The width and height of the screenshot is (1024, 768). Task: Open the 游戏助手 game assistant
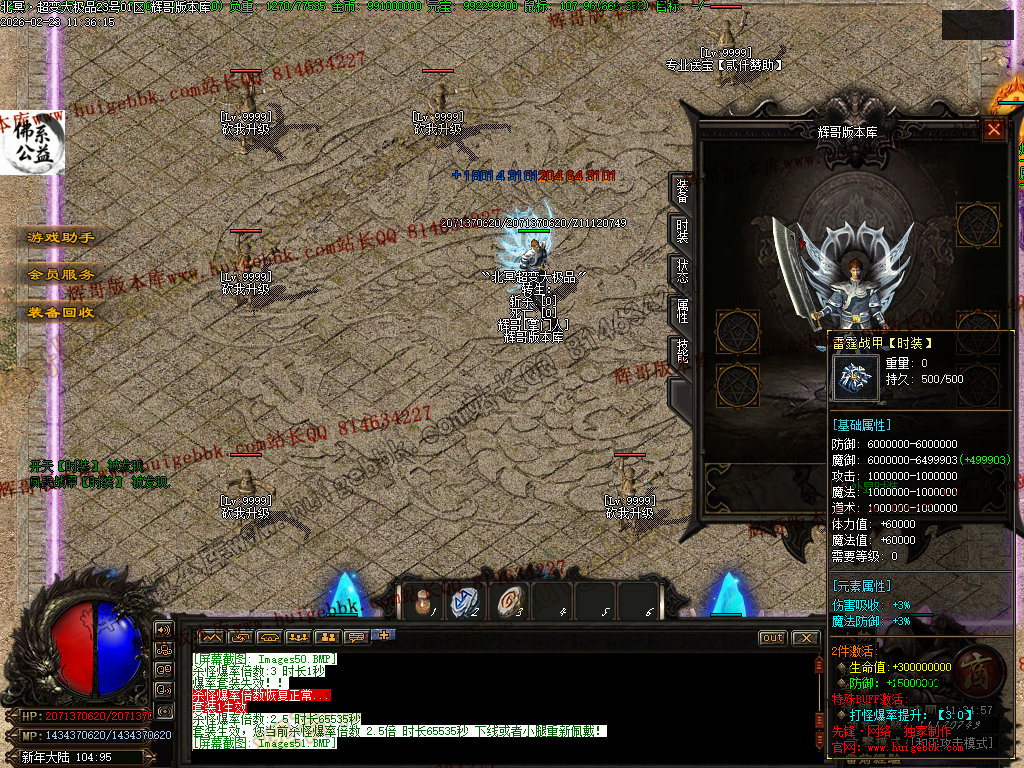(61, 238)
